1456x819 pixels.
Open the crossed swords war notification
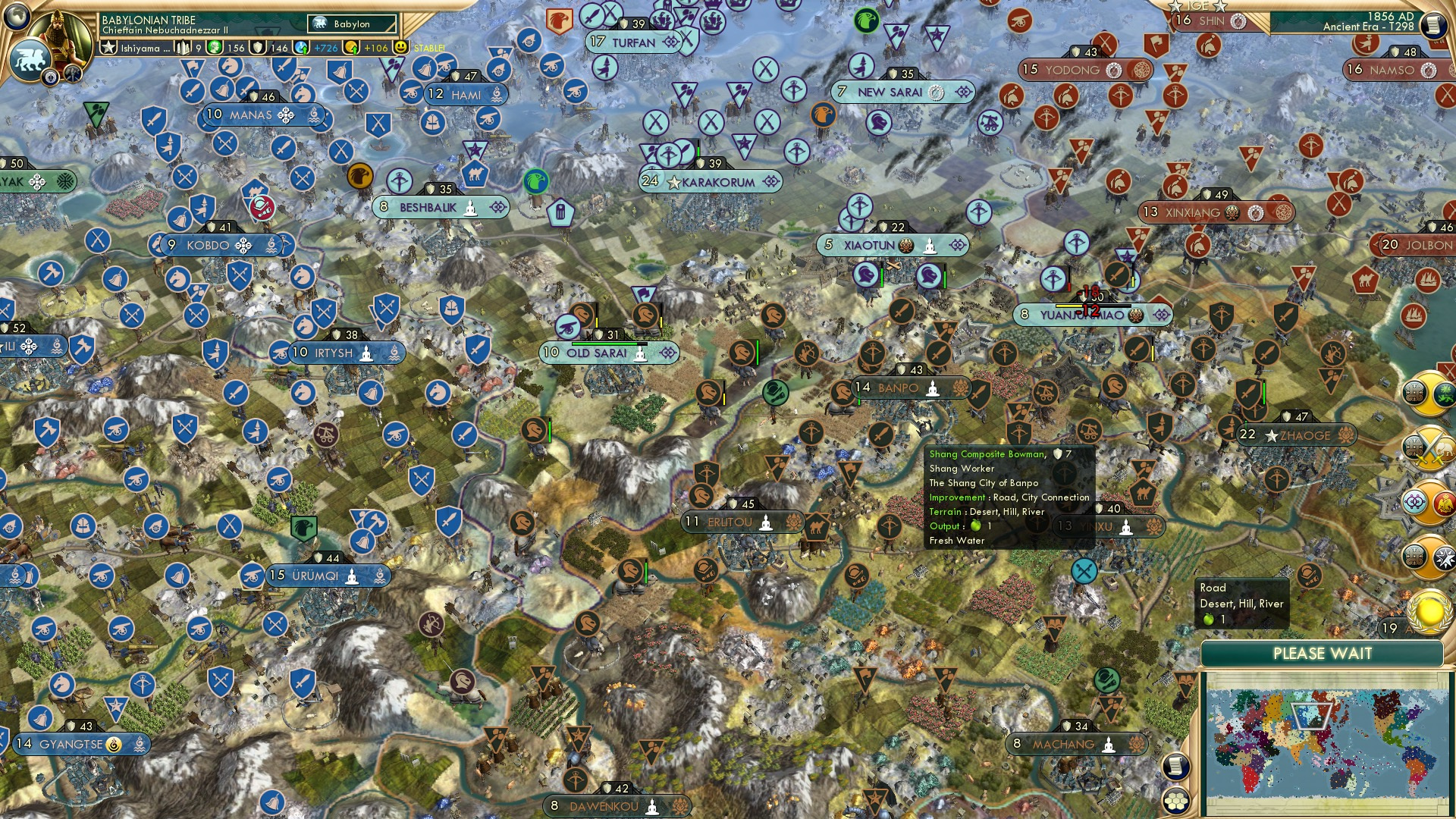tap(1429, 447)
